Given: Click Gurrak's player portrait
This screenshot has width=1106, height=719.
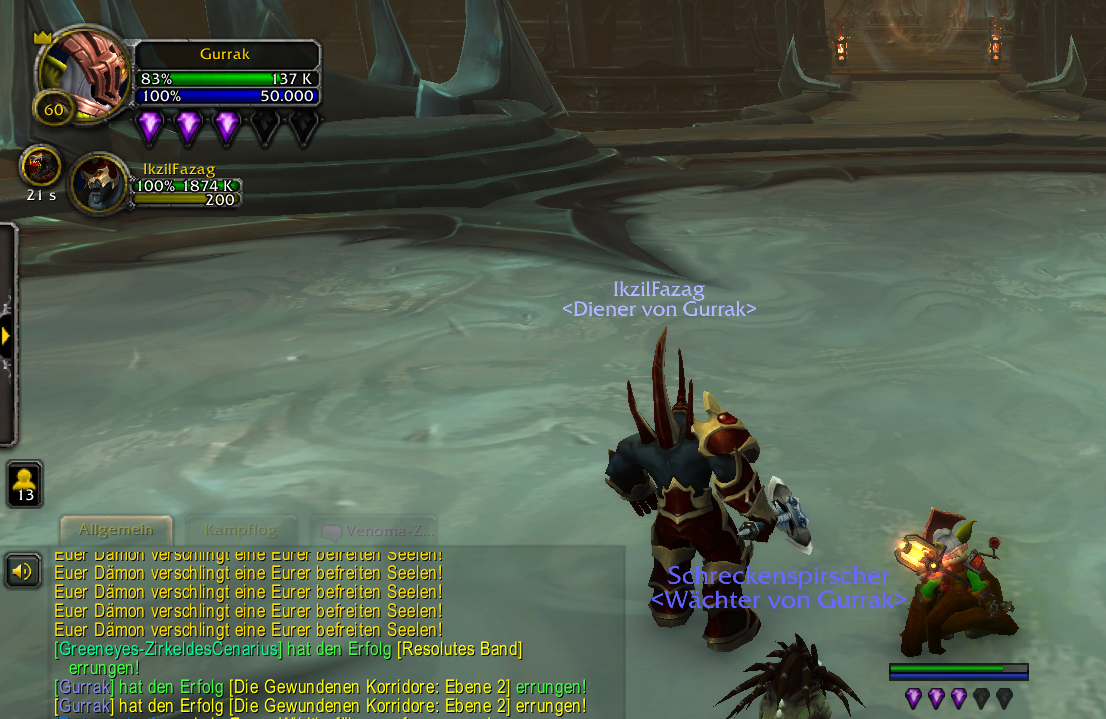Looking at the screenshot, I should [85, 72].
